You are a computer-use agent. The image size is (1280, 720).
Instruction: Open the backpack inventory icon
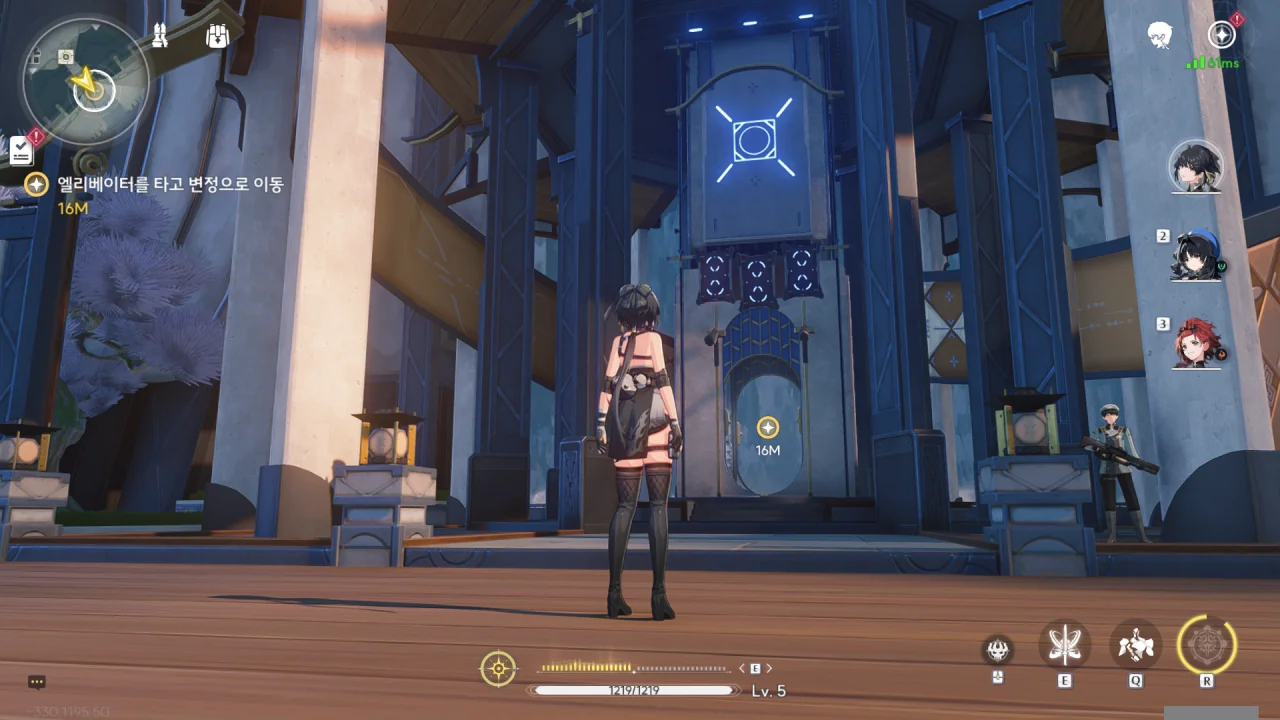(217, 37)
